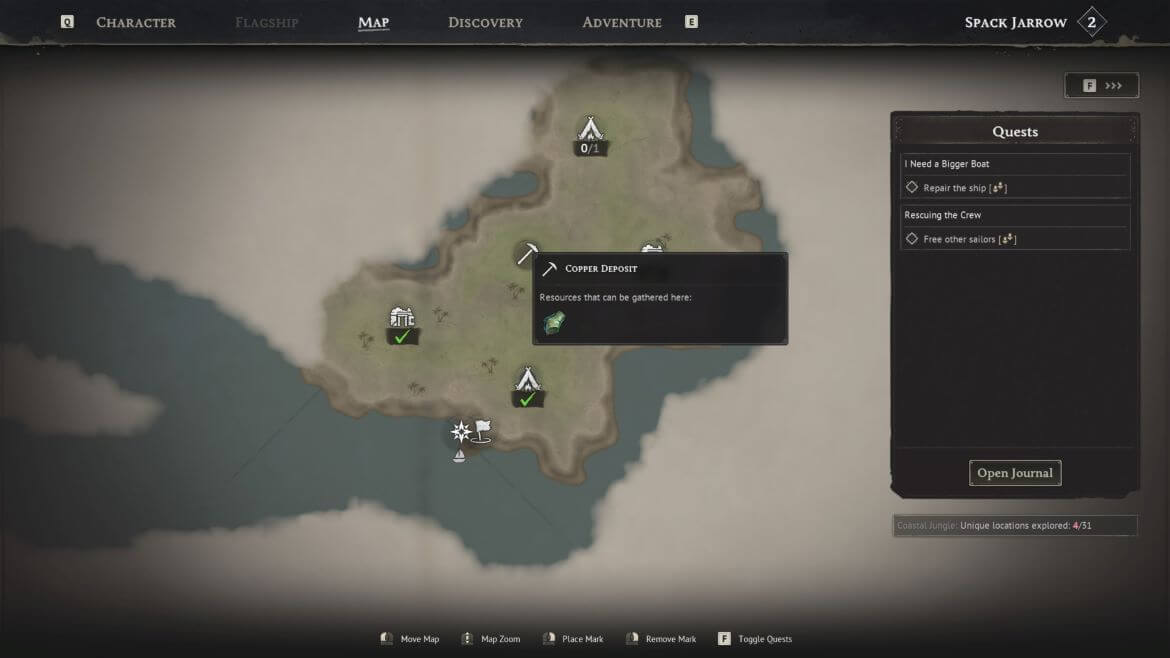Click the completed building marker with checkmark
This screenshot has height=658, width=1170.
pyautogui.click(x=402, y=318)
